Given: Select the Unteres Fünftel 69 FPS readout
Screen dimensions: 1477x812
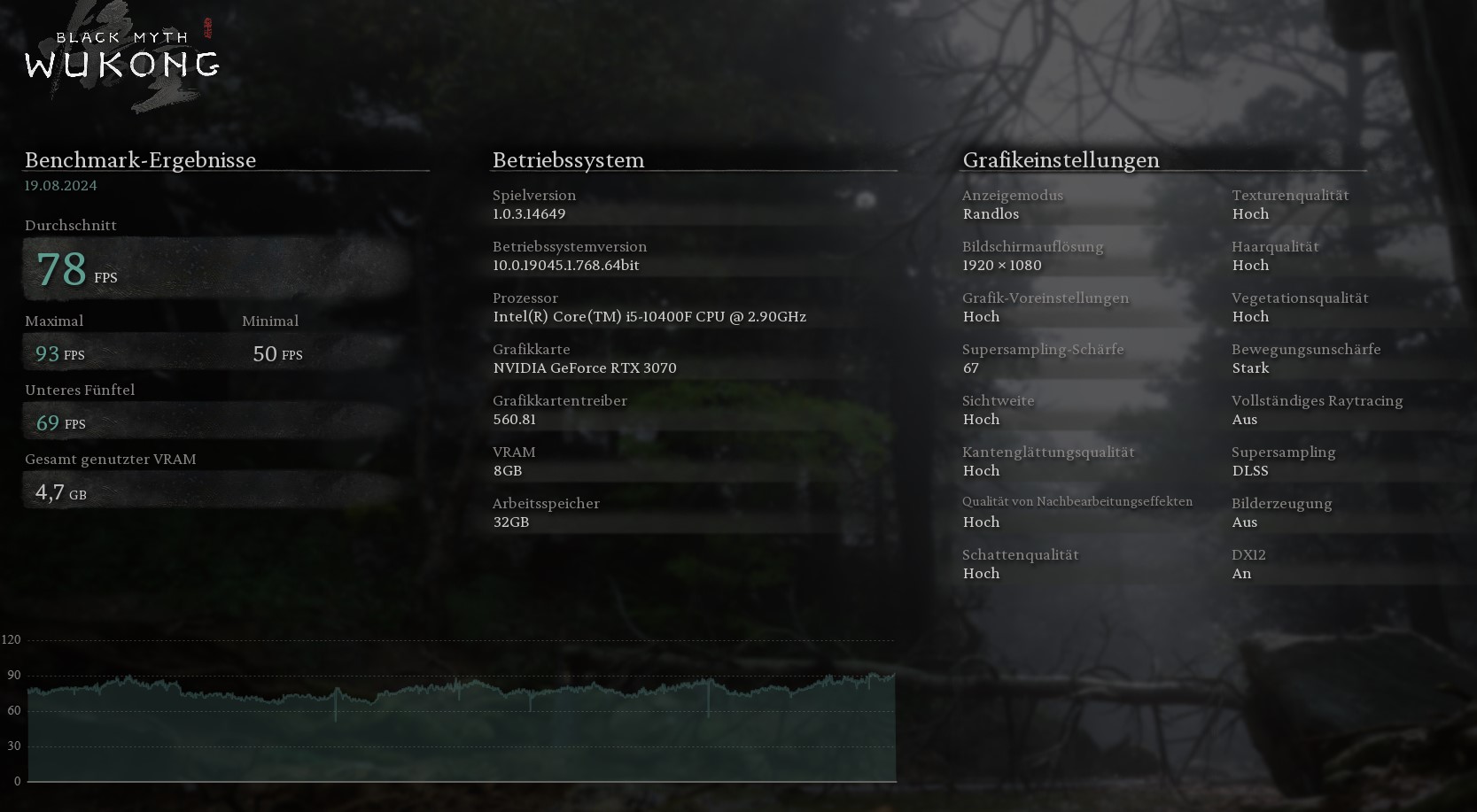Looking at the screenshot, I should [59, 422].
